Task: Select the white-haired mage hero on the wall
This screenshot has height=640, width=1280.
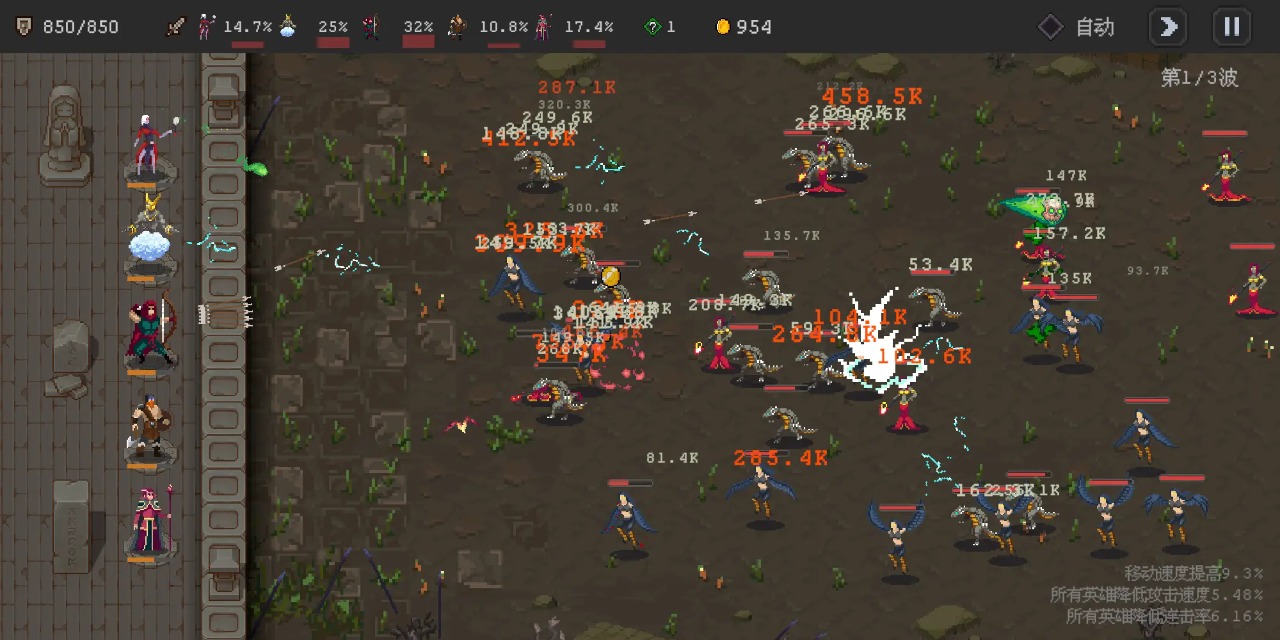Action: pos(150,146)
